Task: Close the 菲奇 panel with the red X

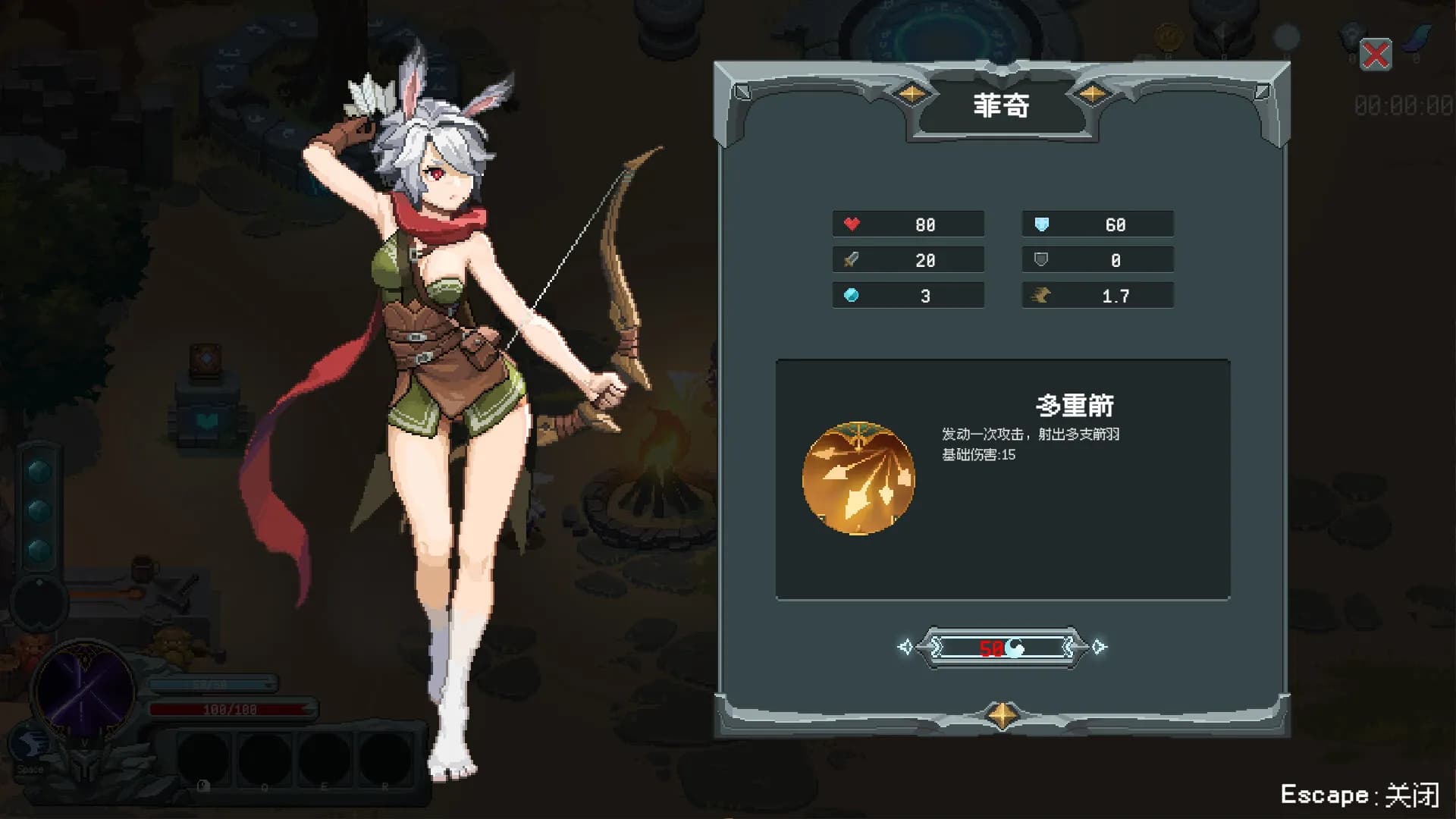Action: (1376, 53)
